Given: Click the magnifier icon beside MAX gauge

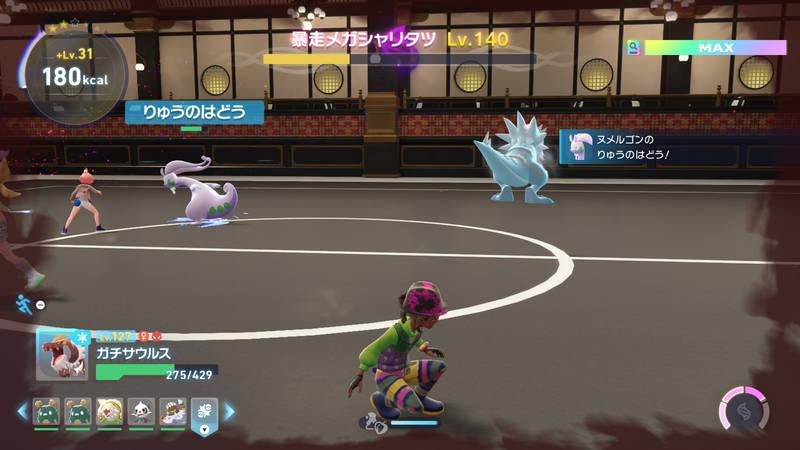Looking at the screenshot, I should pos(633,47).
